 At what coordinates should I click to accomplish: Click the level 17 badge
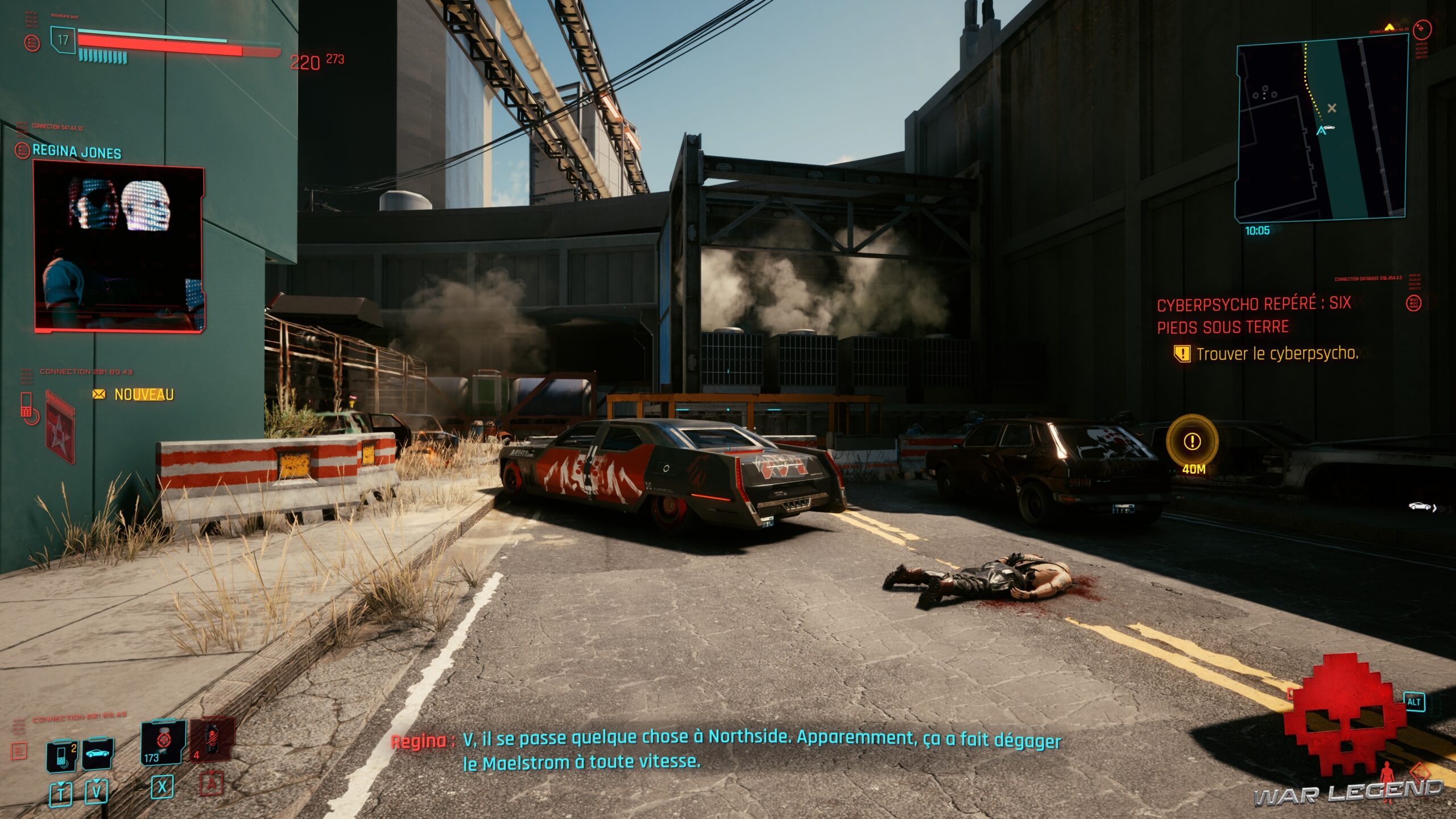[63, 40]
